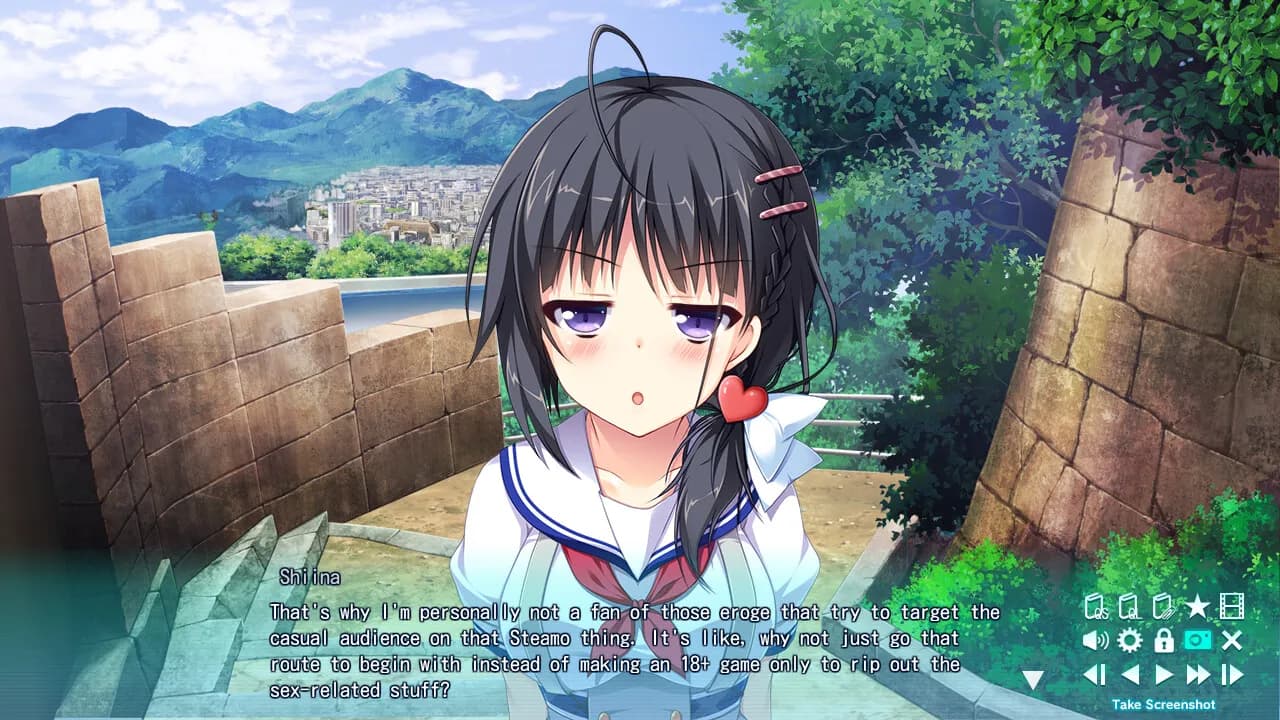This screenshot has width=1280, height=720.
Task: Open the save file book icon with paperclip
Action: (x=1164, y=605)
